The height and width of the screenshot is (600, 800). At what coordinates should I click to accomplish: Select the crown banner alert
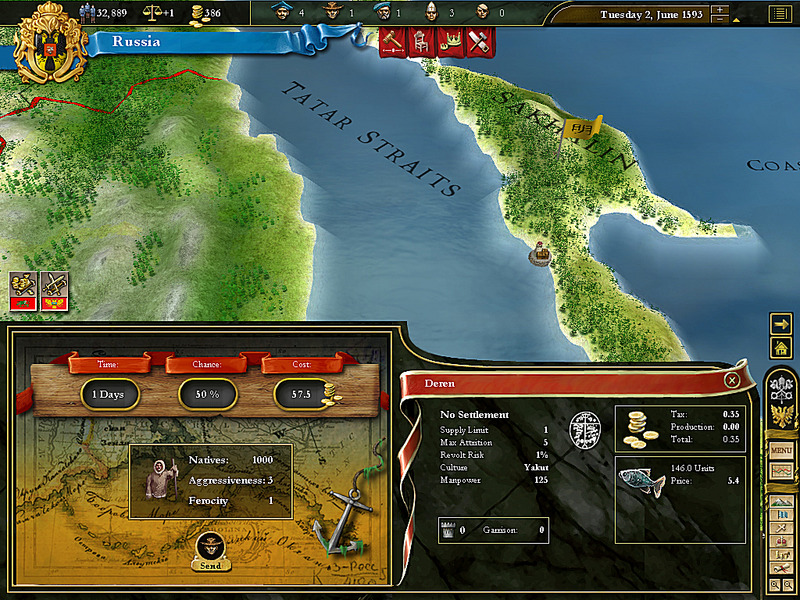pyautogui.click(x=449, y=42)
